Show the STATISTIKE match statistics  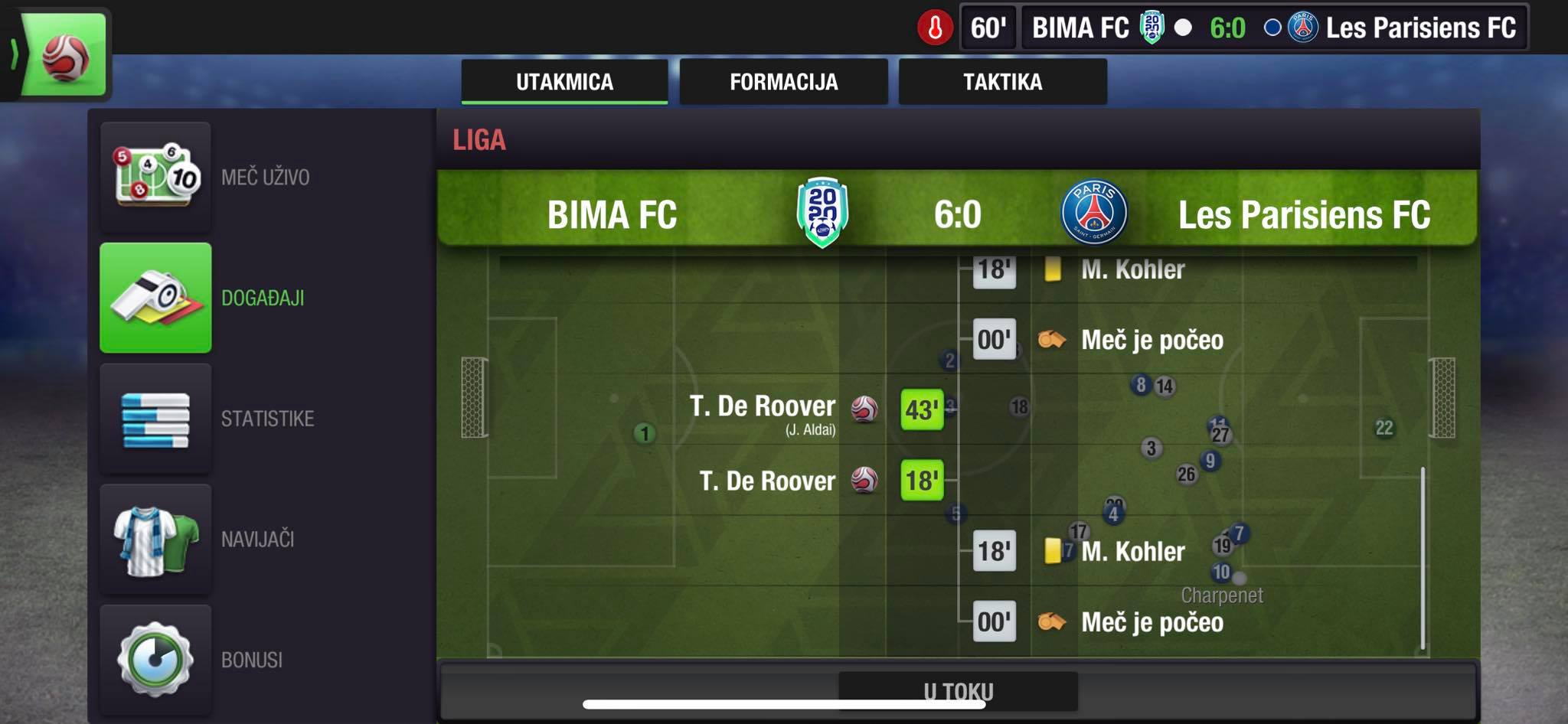156,419
